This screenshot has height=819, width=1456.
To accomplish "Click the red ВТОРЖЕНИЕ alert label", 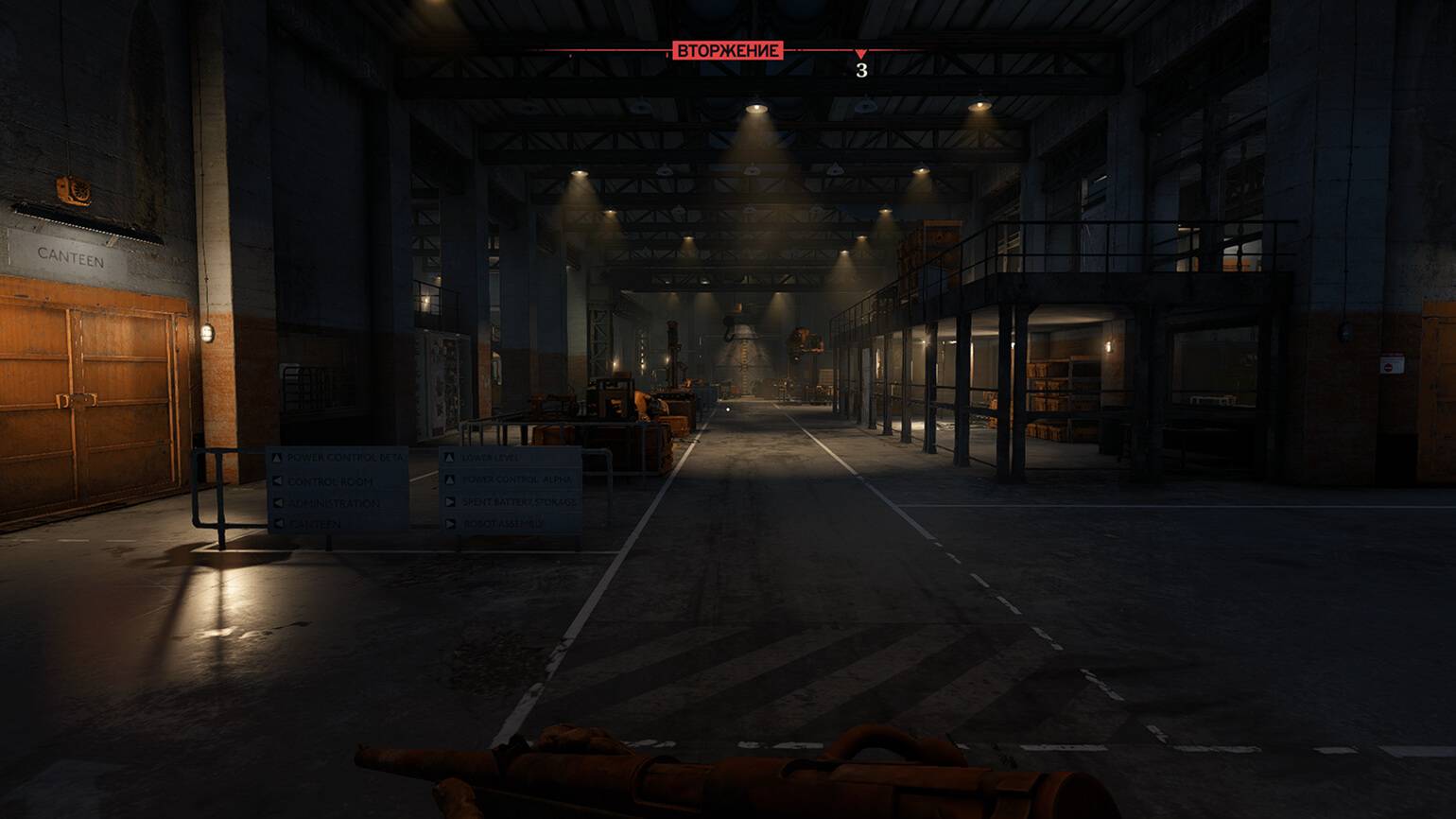I will (x=727, y=50).
